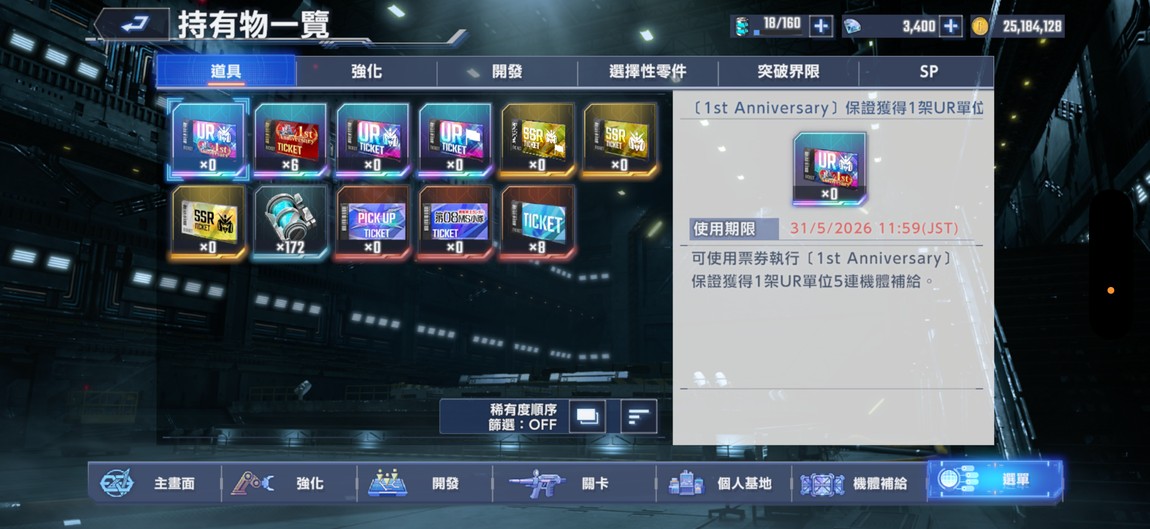Go back using the return arrow button

133,24
